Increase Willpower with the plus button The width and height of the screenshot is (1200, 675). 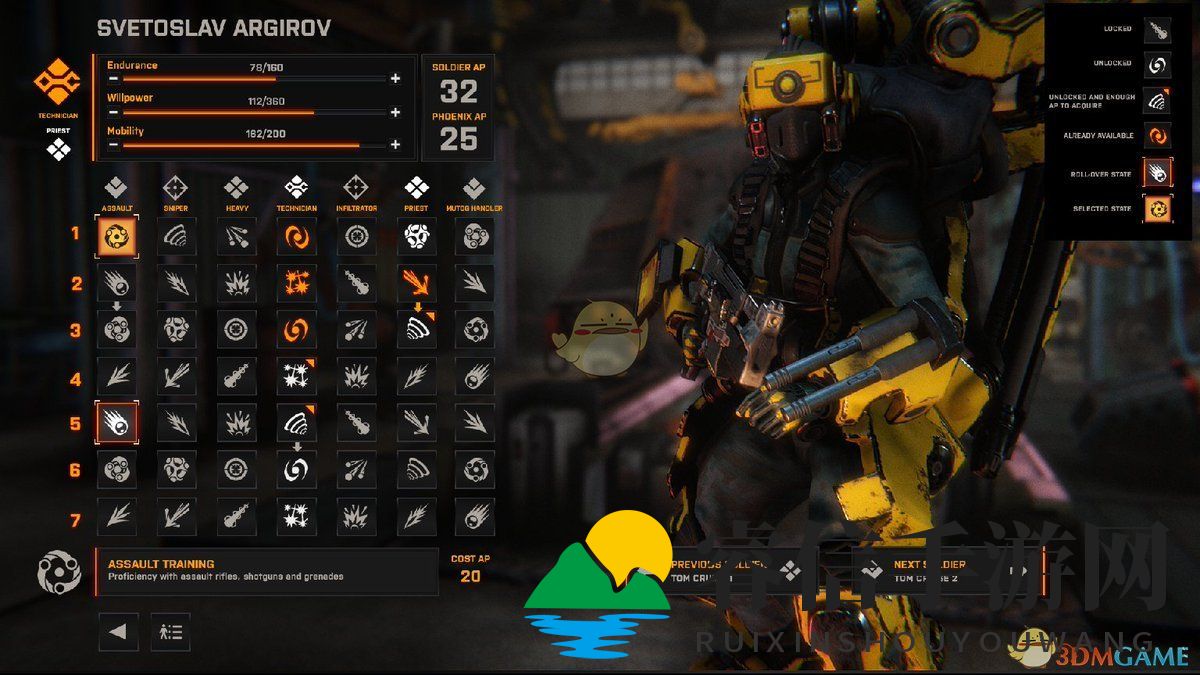395,112
